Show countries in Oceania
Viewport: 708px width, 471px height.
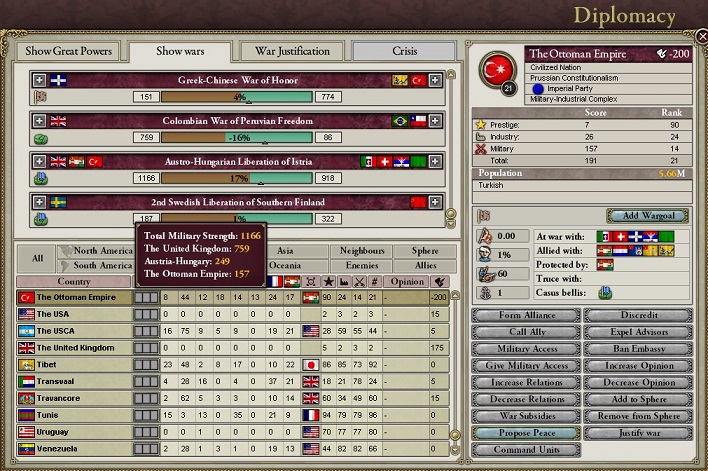(x=285, y=266)
